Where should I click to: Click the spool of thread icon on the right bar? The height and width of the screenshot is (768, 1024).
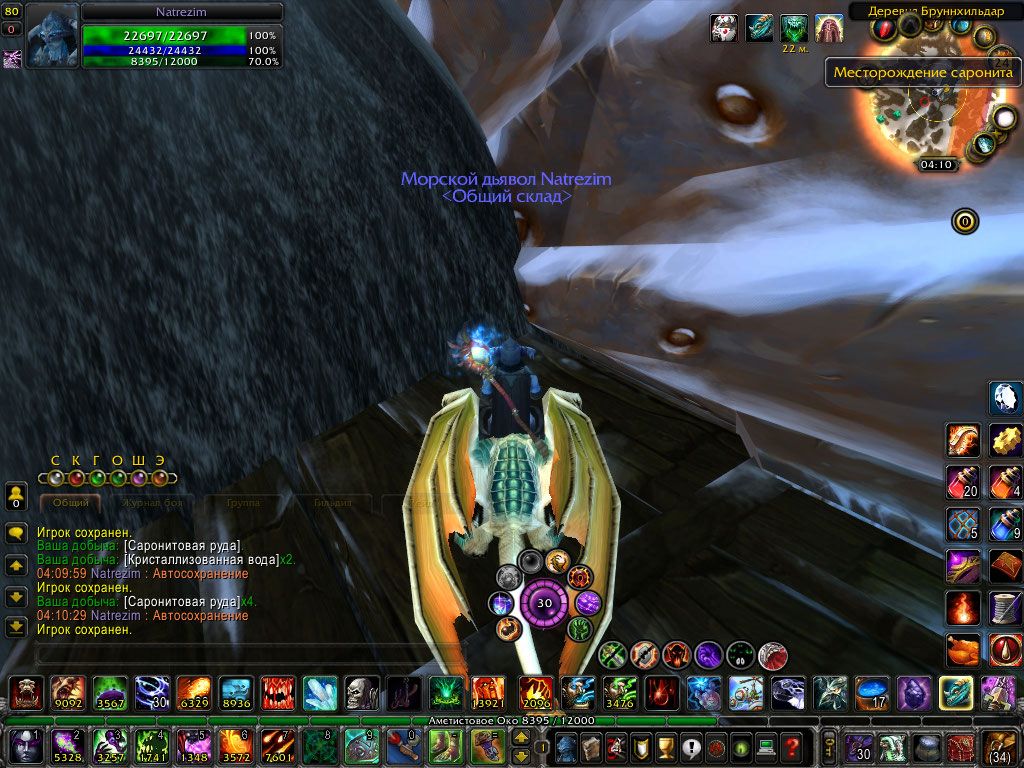(1005, 607)
